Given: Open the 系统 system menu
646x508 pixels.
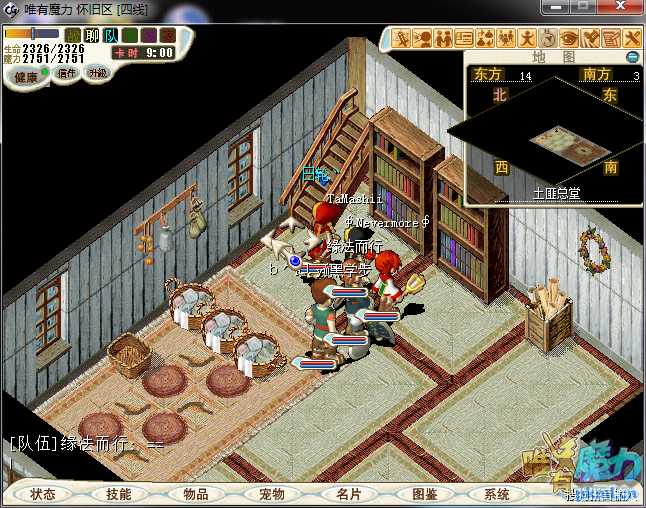Looking at the screenshot, I should [x=497, y=494].
